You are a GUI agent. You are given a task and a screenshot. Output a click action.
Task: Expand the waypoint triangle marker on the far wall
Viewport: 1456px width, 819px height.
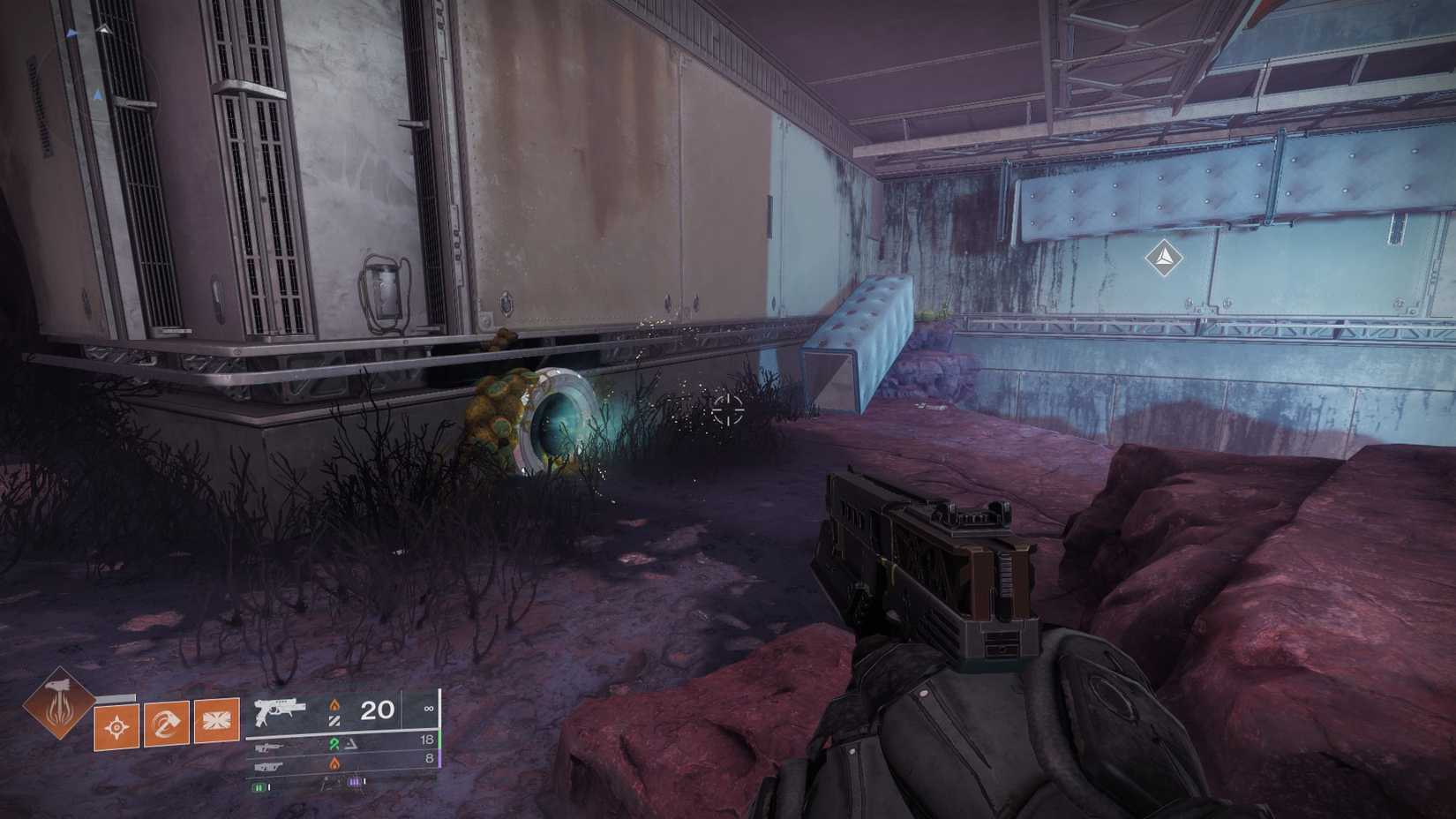point(1163,259)
